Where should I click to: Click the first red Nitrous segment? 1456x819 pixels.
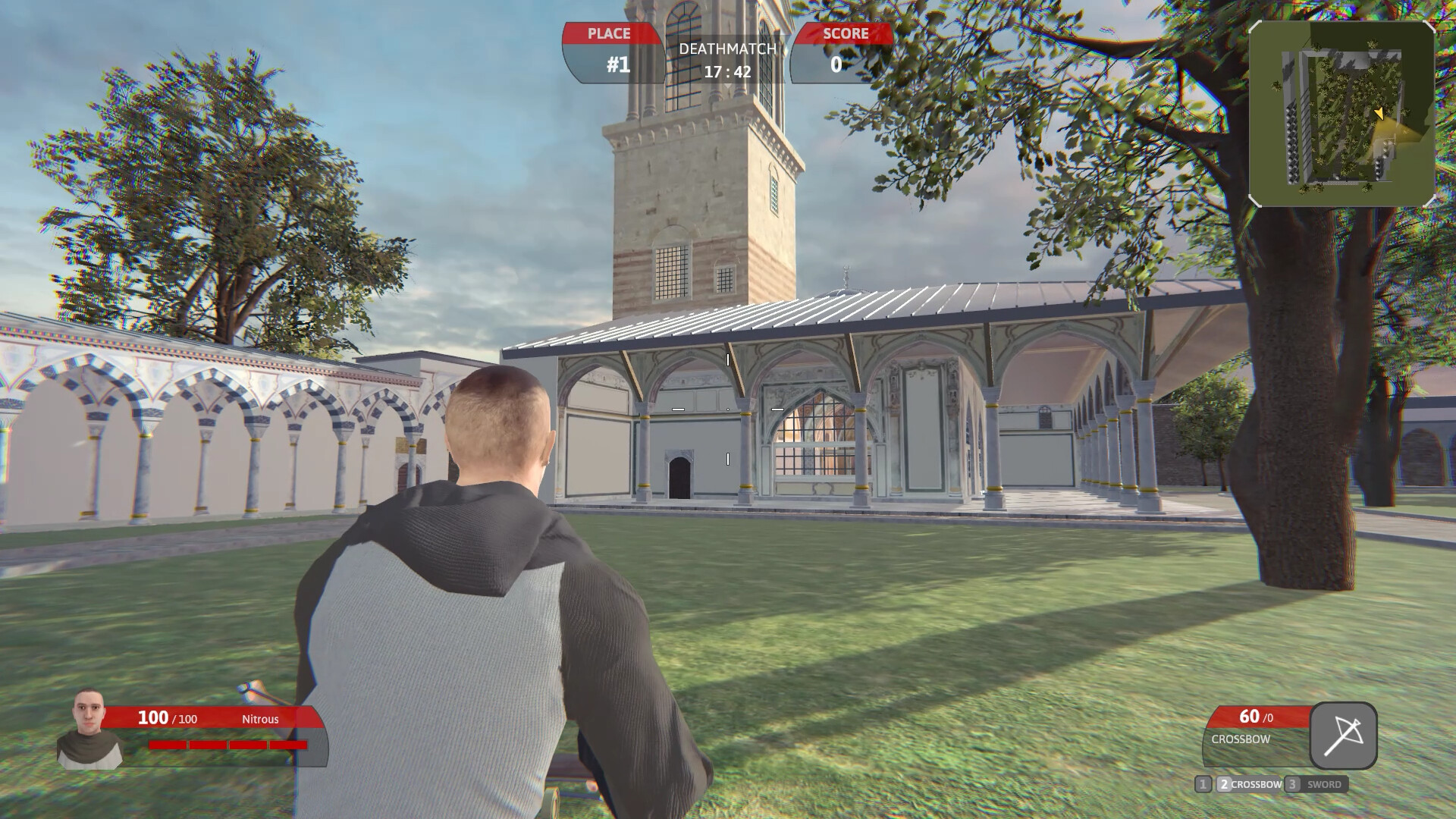tap(168, 745)
